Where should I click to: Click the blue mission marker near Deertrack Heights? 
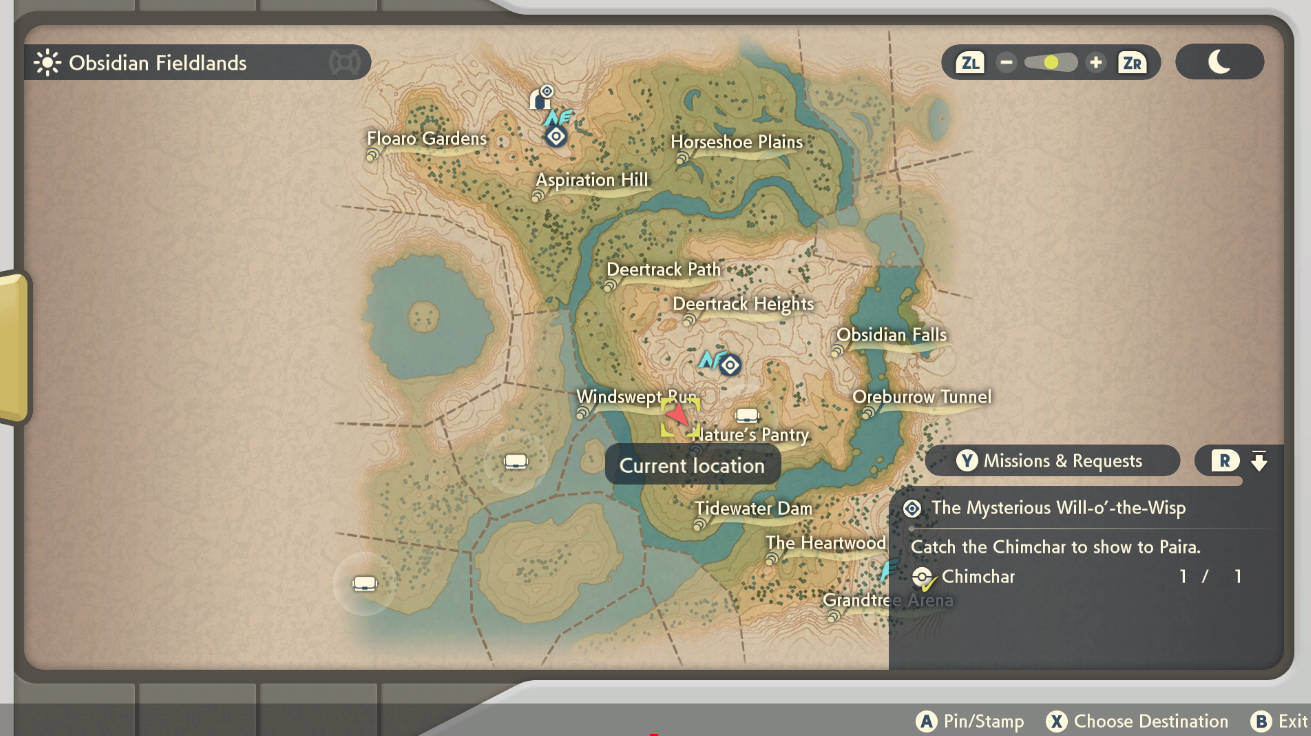[x=729, y=365]
